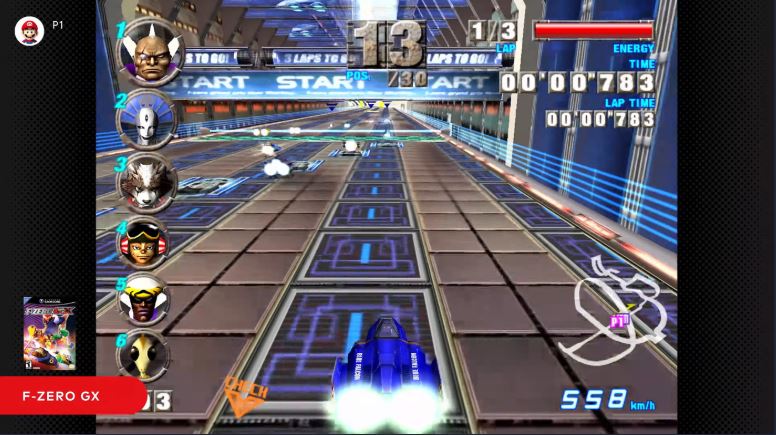Select the red F-ZERO GX title label
Viewport: 776px width, 435px height.
71,396
